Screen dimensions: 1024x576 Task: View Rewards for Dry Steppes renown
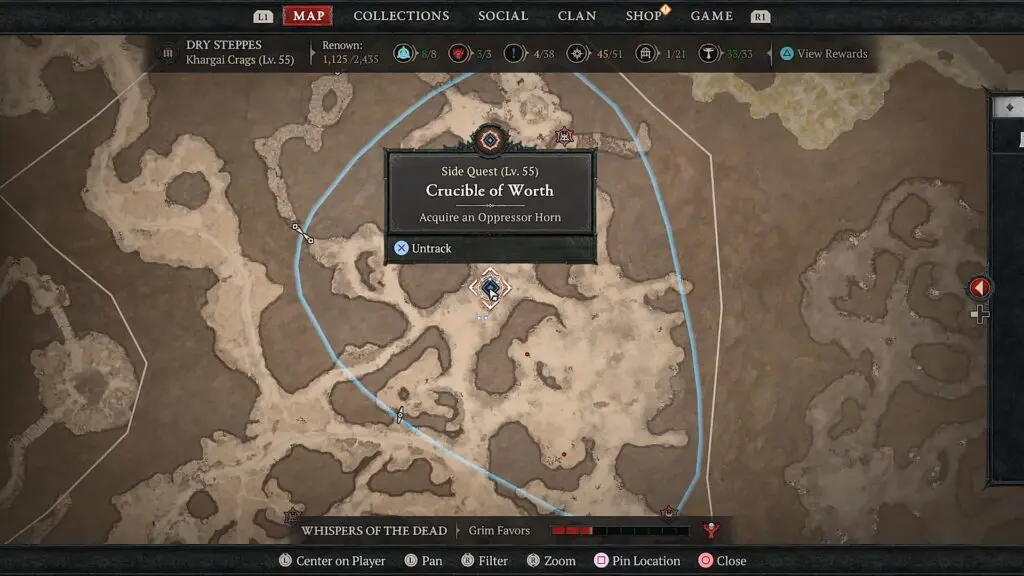[x=823, y=54]
